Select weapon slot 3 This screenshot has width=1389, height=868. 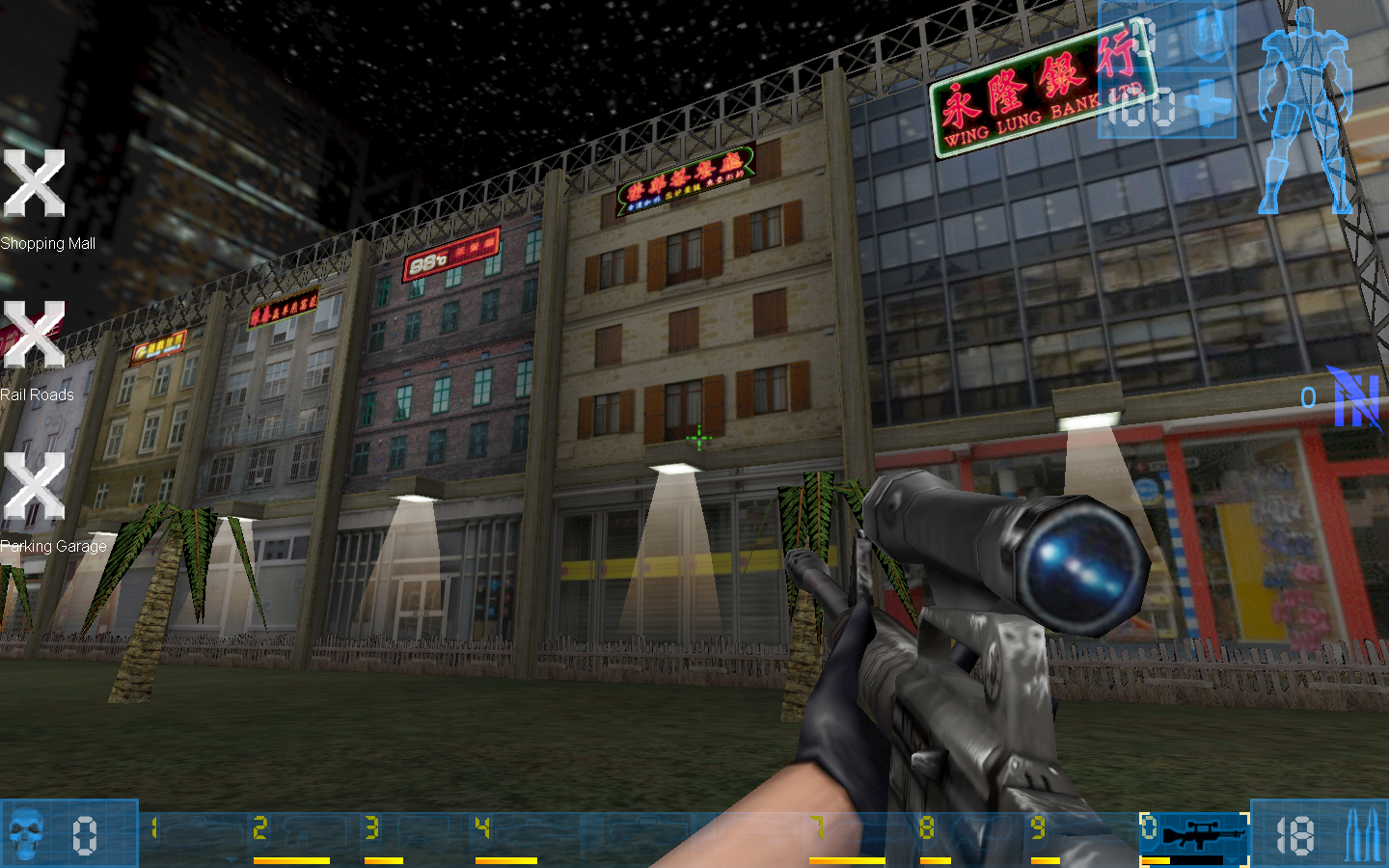point(369,827)
